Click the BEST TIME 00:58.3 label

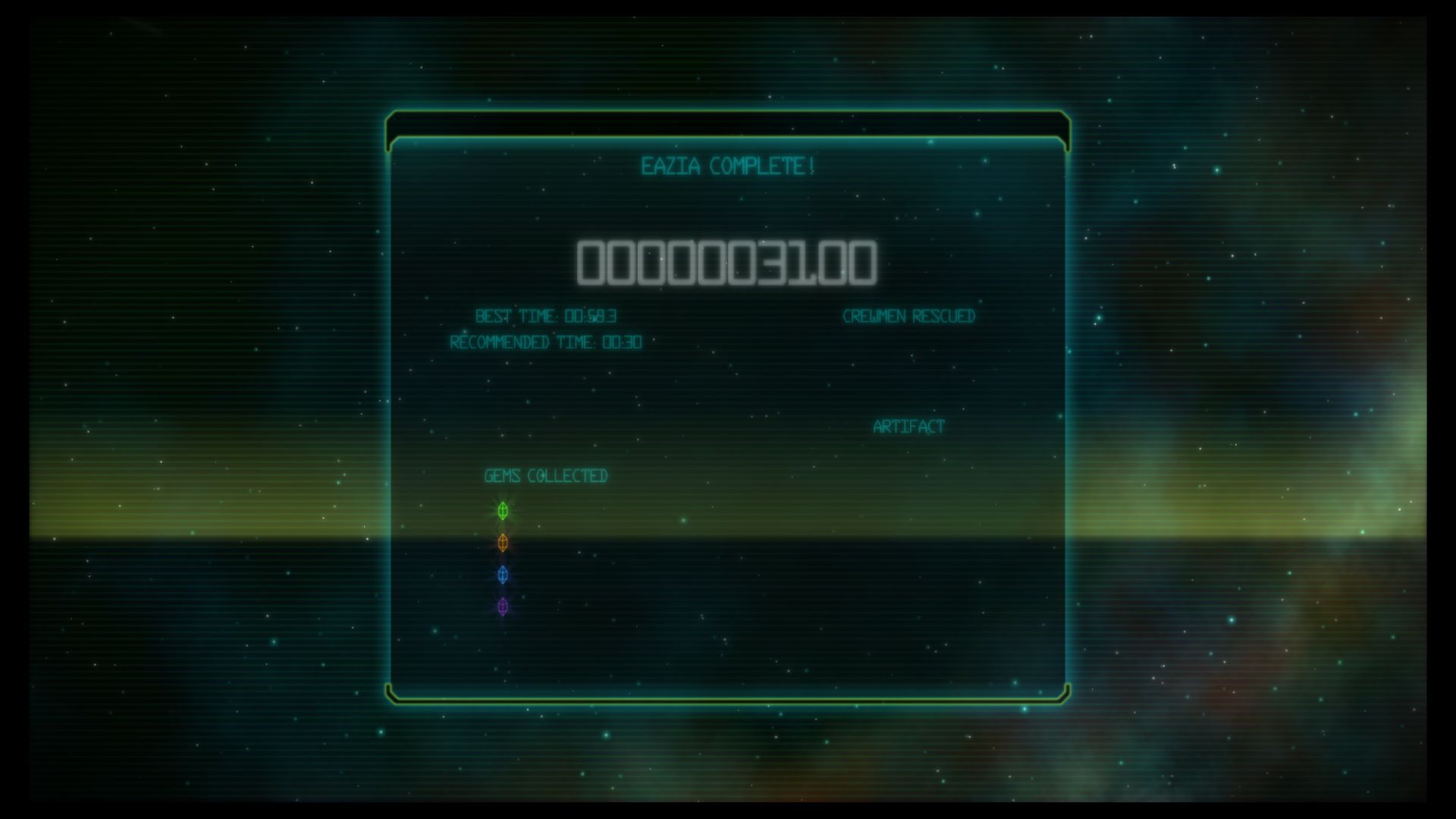point(546,316)
